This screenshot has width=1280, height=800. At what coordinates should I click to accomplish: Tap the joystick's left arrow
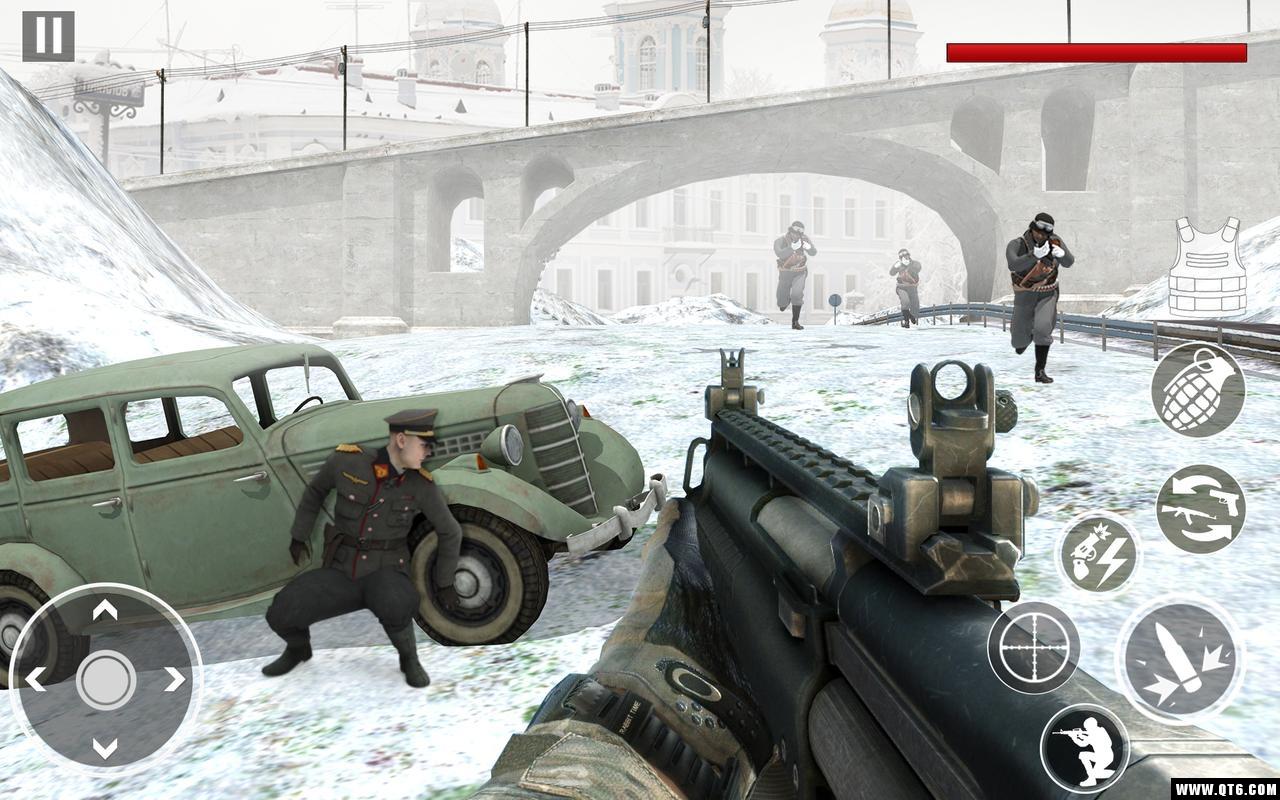(x=36, y=680)
